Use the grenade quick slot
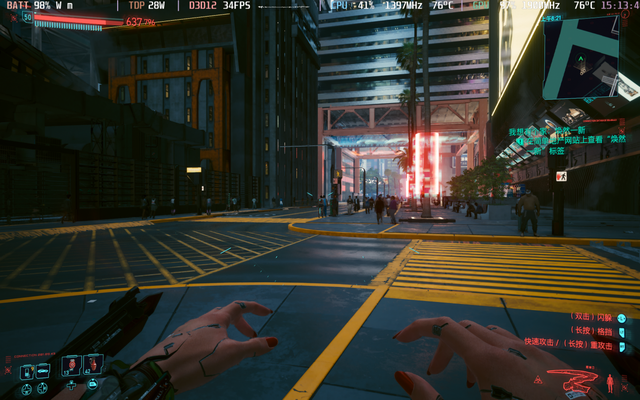The image size is (640, 400). coord(92,365)
